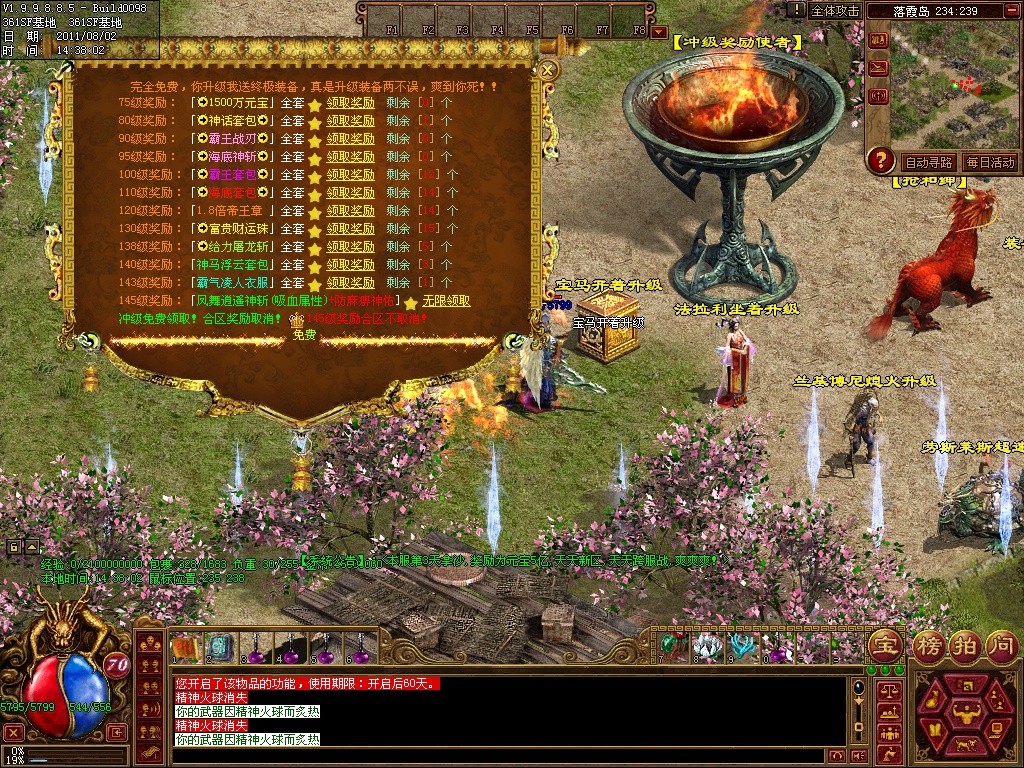The width and height of the screenshot is (1024, 768).
Task: Open the 问 help button
Action: pos(1001,643)
